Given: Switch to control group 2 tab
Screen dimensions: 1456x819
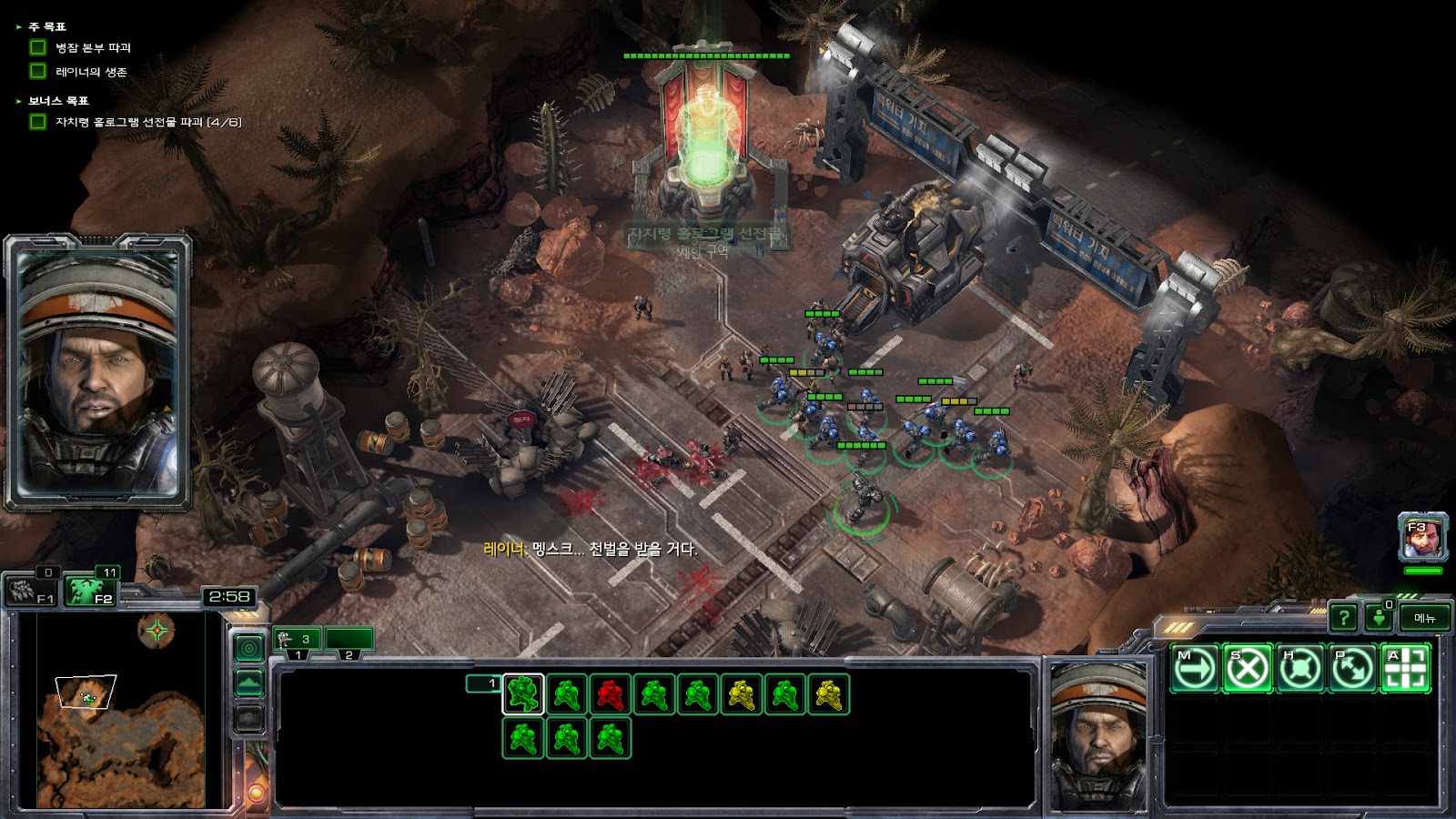Looking at the screenshot, I should point(349,641).
